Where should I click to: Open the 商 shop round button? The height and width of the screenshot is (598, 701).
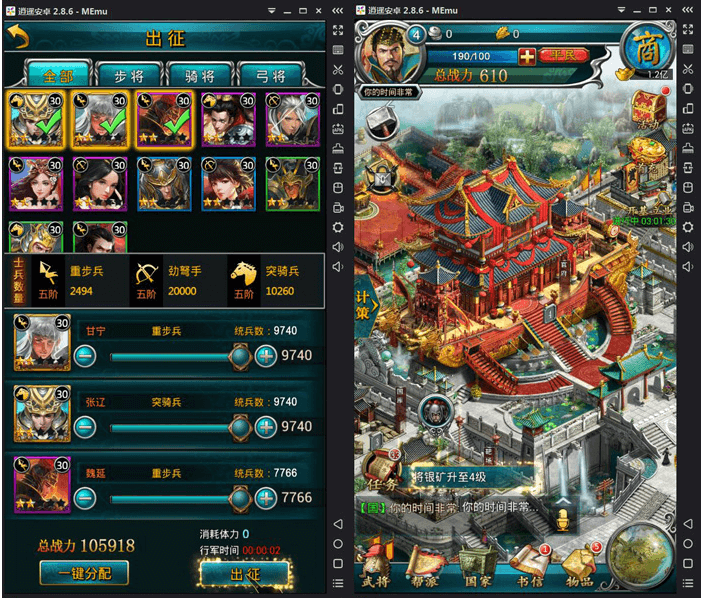click(644, 47)
